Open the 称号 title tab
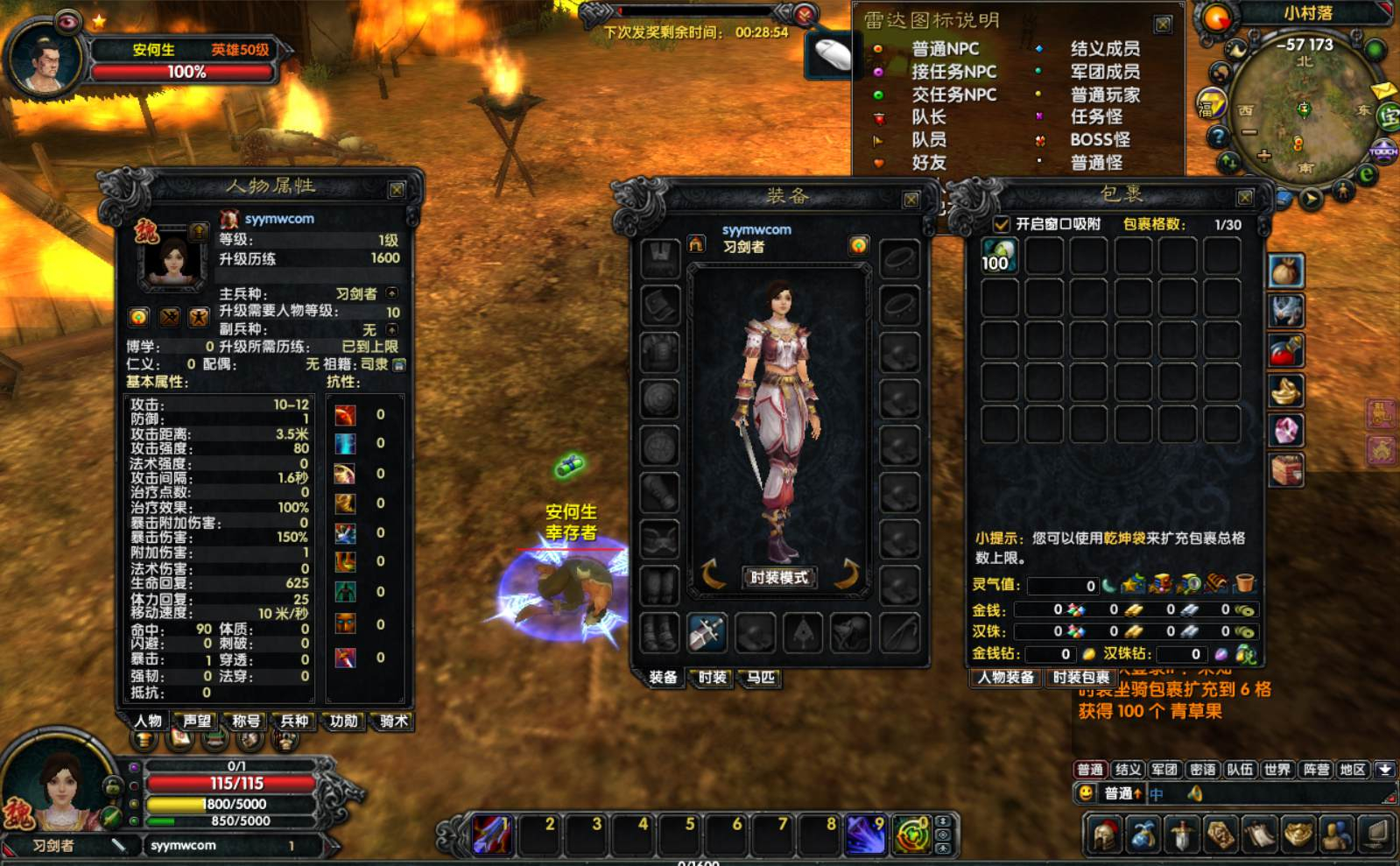Image resolution: width=1400 pixels, height=866 pixels. coord(246,721)
